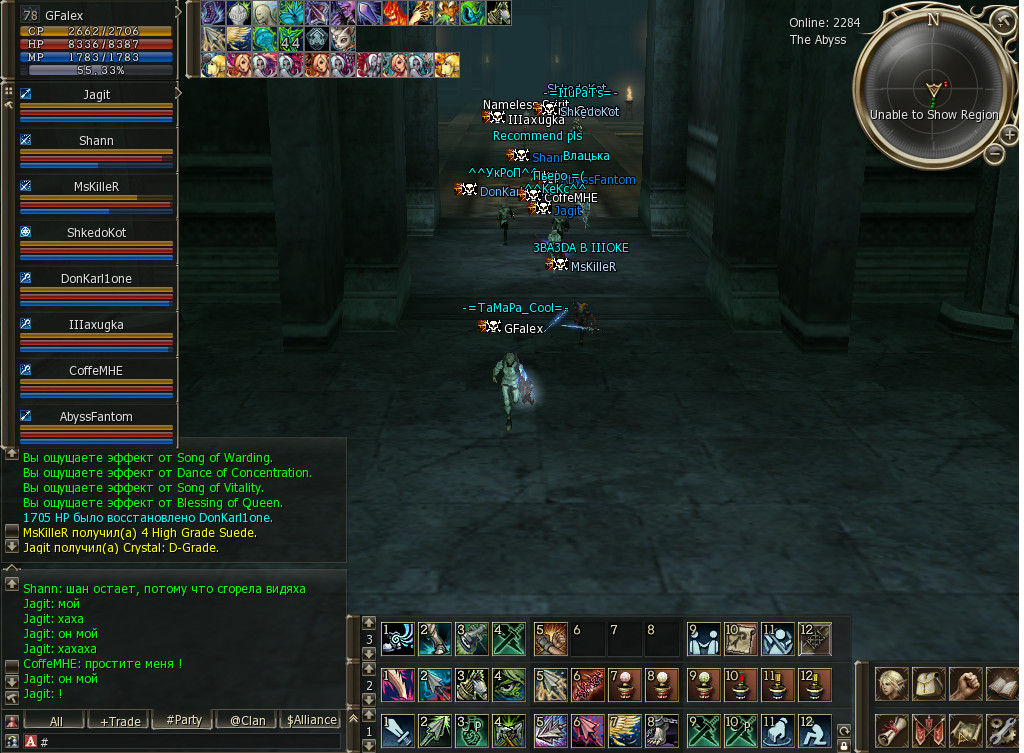Use the sit-down action in hotbar slot 12
1024x753 pixels.
pyautogui.click(x=815, y=730)
